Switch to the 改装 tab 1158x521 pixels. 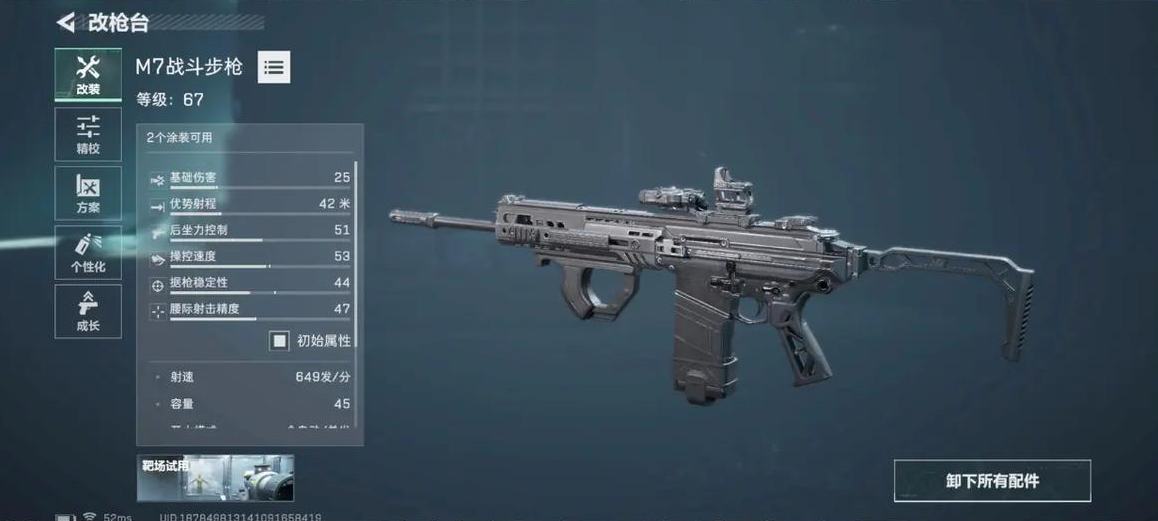[88, 74]
